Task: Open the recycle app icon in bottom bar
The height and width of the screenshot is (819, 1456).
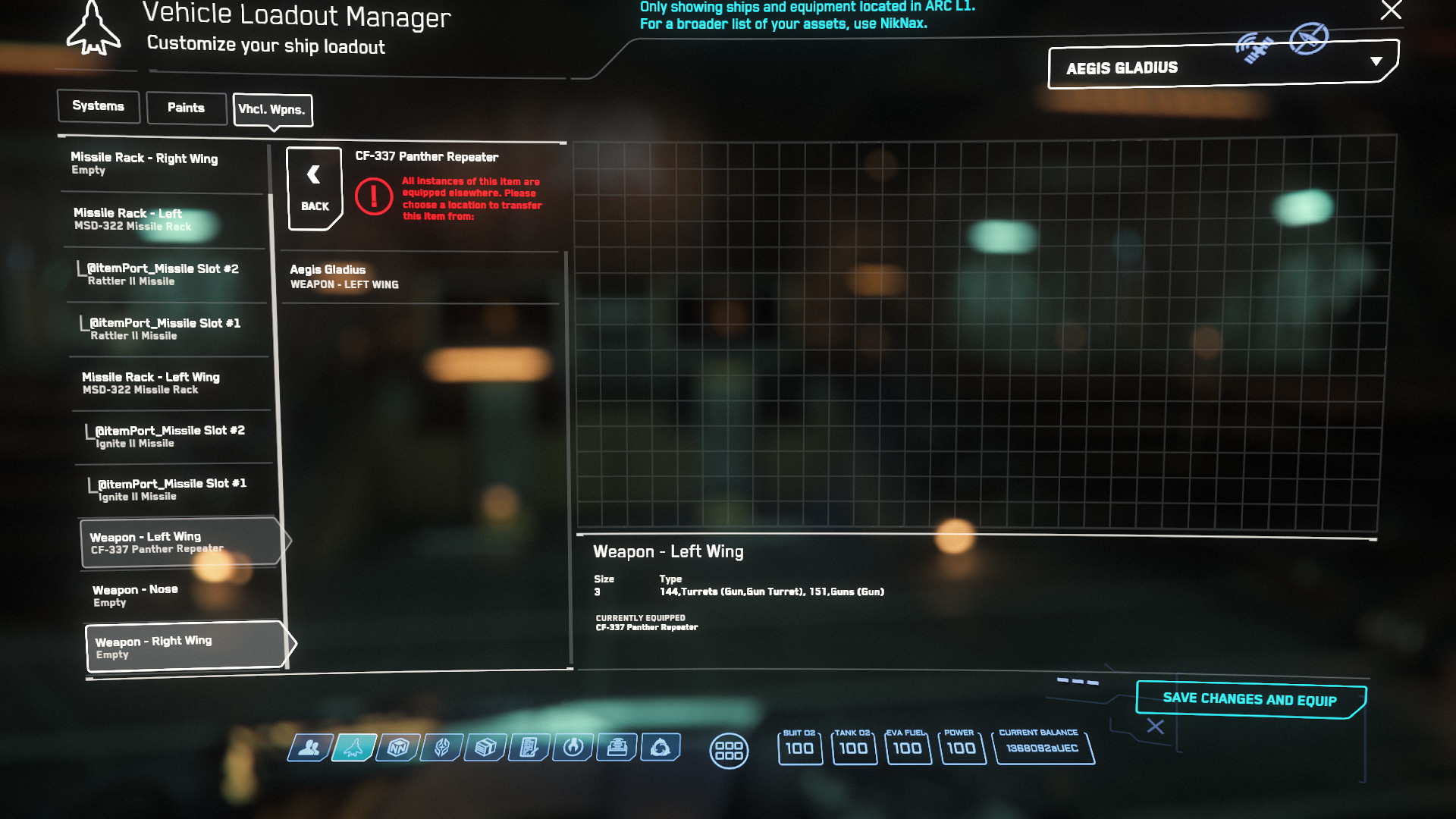Action: 662,749
